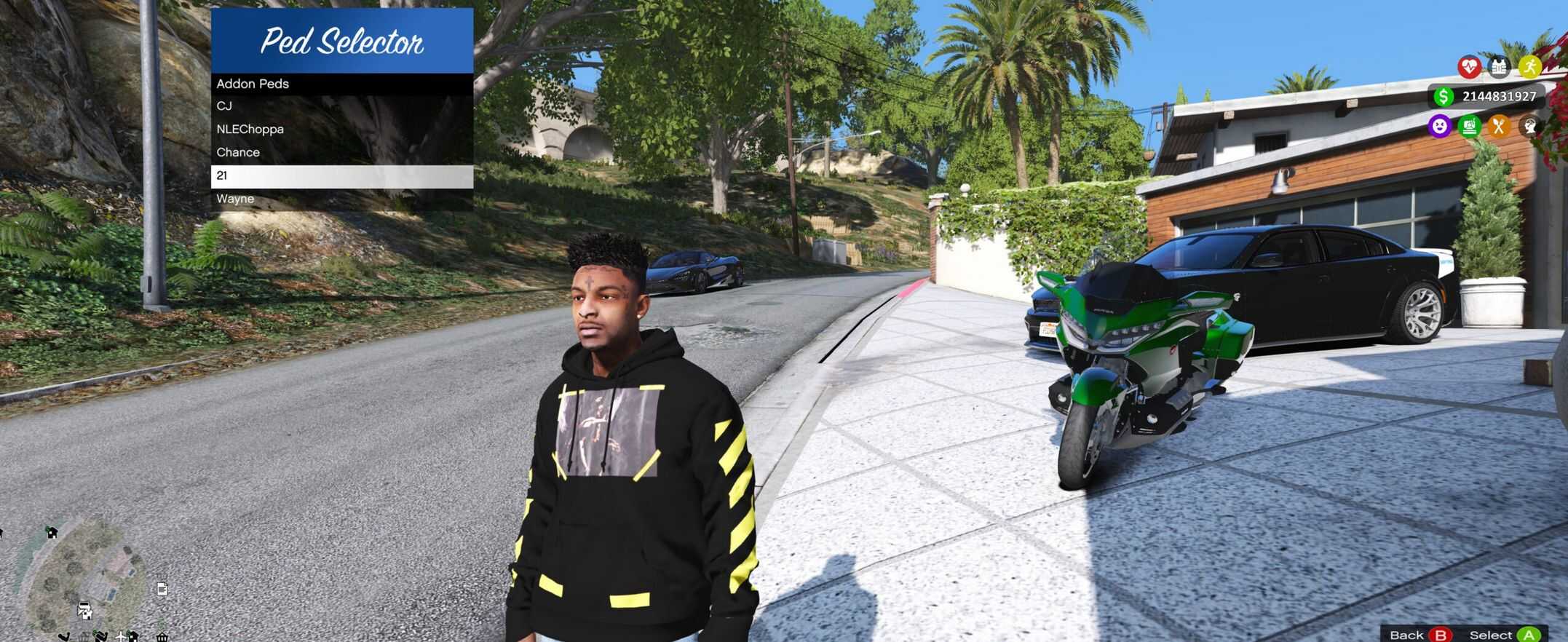Click the orange fork and spoon icon
The height and width of the screenshot is (642, 1568).
1499,127
